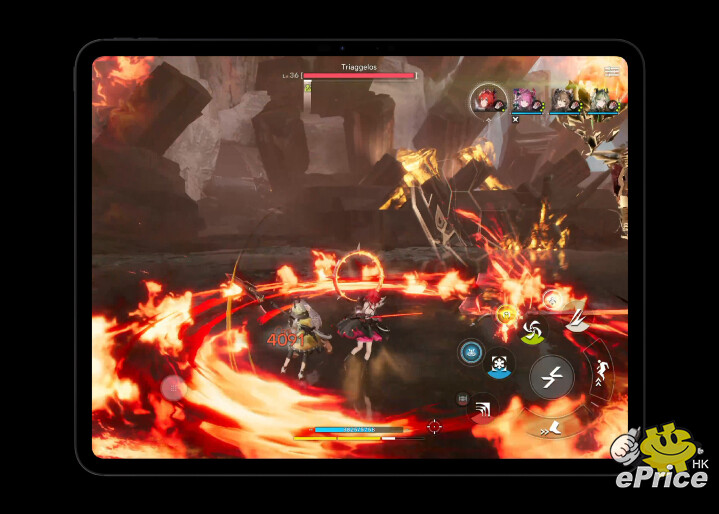The image size is (719, 514).
Task: Click the ePrice HK watermark logo
Action: (661, 460)
